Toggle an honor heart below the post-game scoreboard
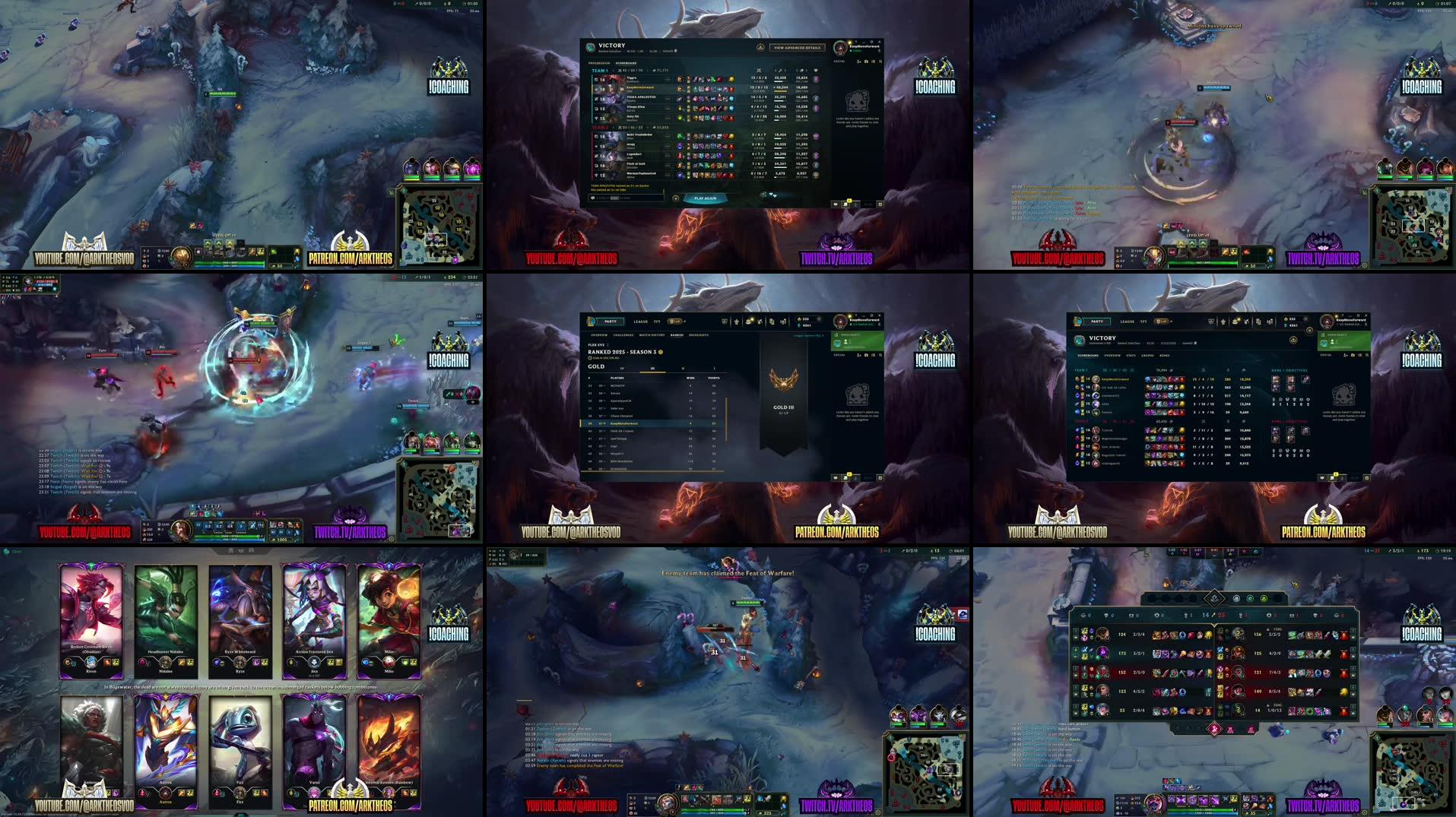The width and height of the screenshot is (1456, 817). [x=771, y=195]
